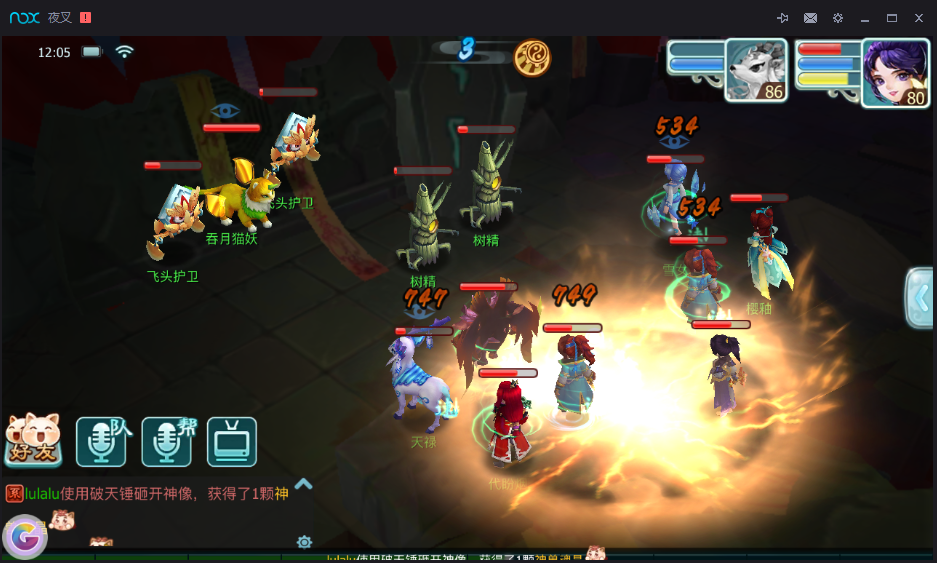The width and height of the screenshot is (937, 563).
Task: Open the purple-haired character portrait
Action: coord(894,72)
